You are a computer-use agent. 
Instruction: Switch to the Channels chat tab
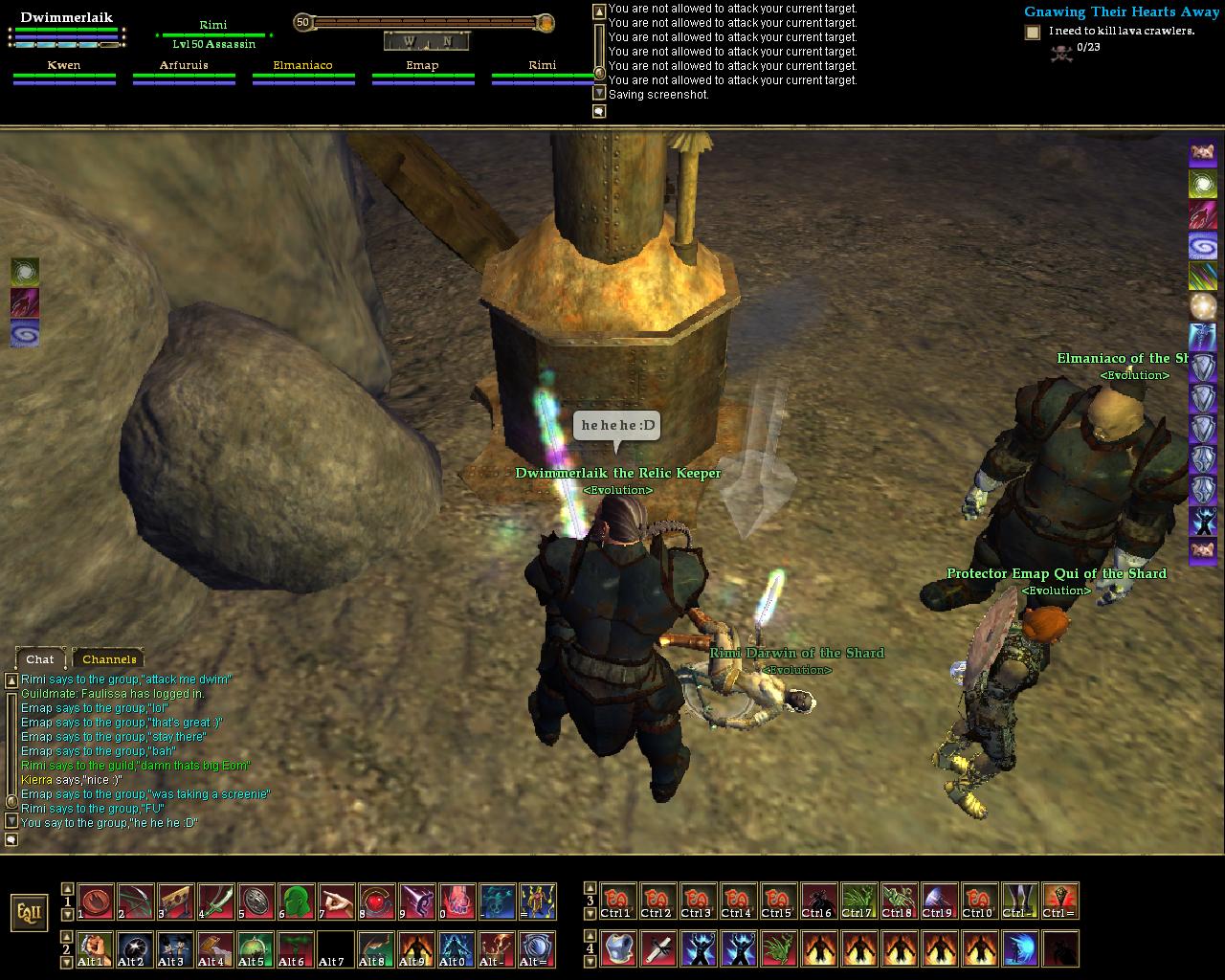coord(109,658)
